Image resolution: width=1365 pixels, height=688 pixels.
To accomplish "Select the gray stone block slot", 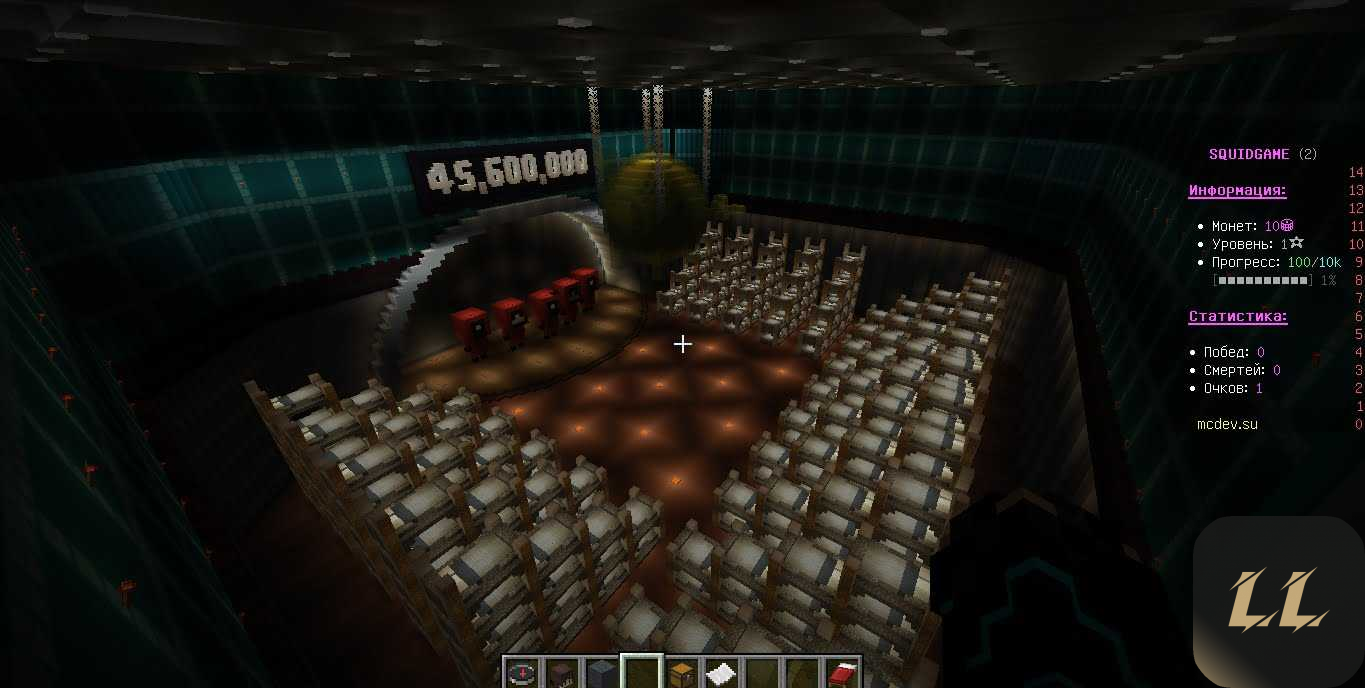I will pos(601,673).
